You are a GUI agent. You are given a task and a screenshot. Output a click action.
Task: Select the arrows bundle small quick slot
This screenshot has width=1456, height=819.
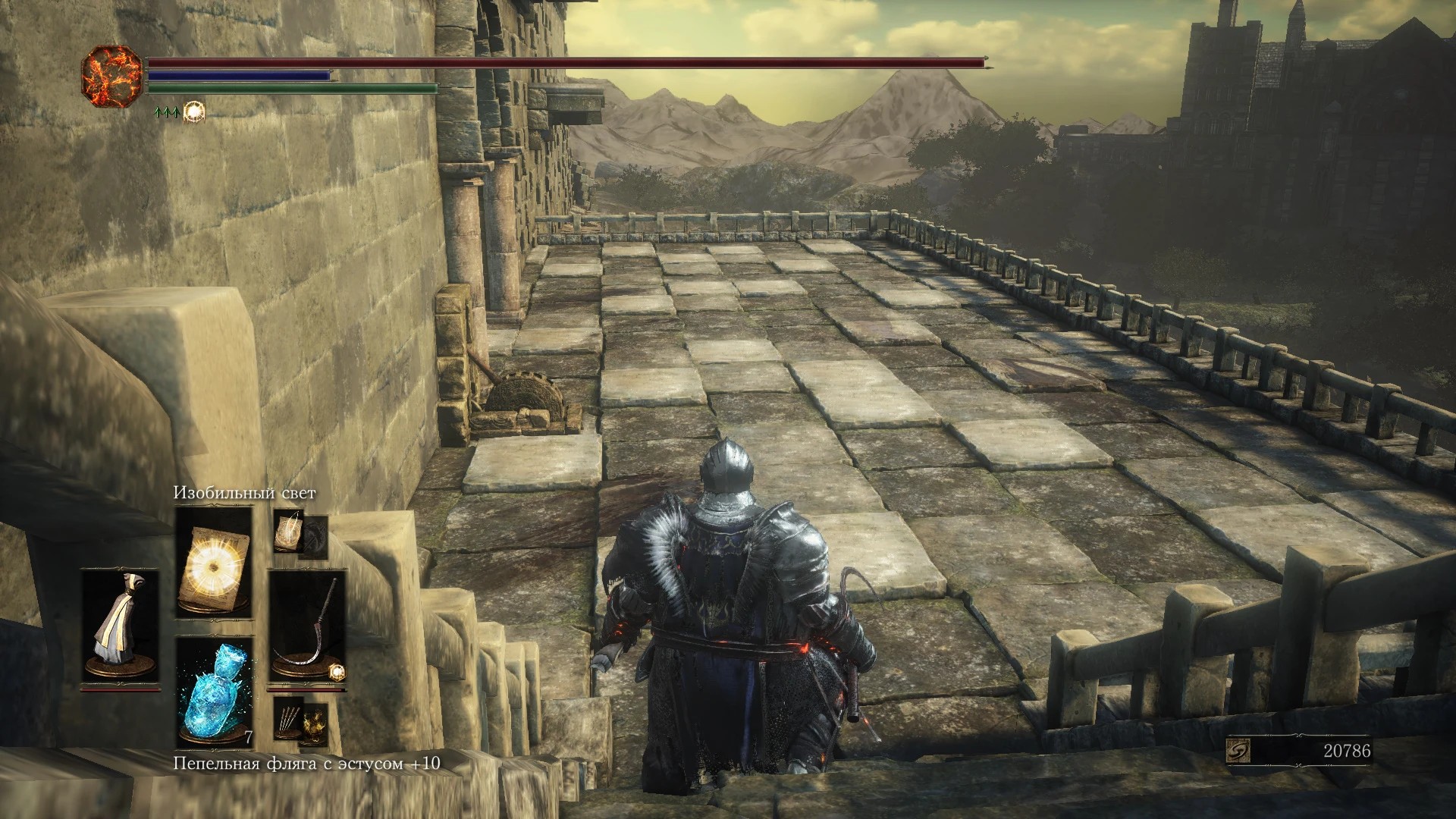290,720
